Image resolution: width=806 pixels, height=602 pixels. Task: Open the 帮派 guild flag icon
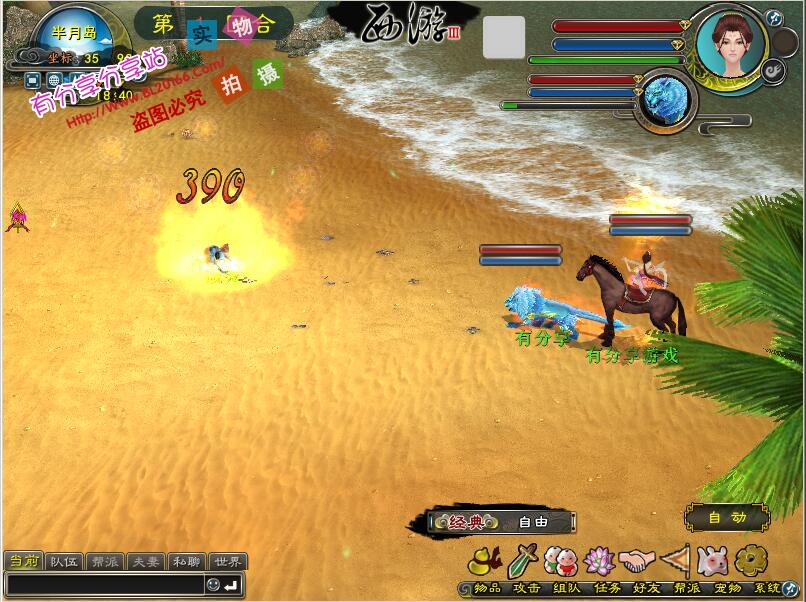(675, 561)
